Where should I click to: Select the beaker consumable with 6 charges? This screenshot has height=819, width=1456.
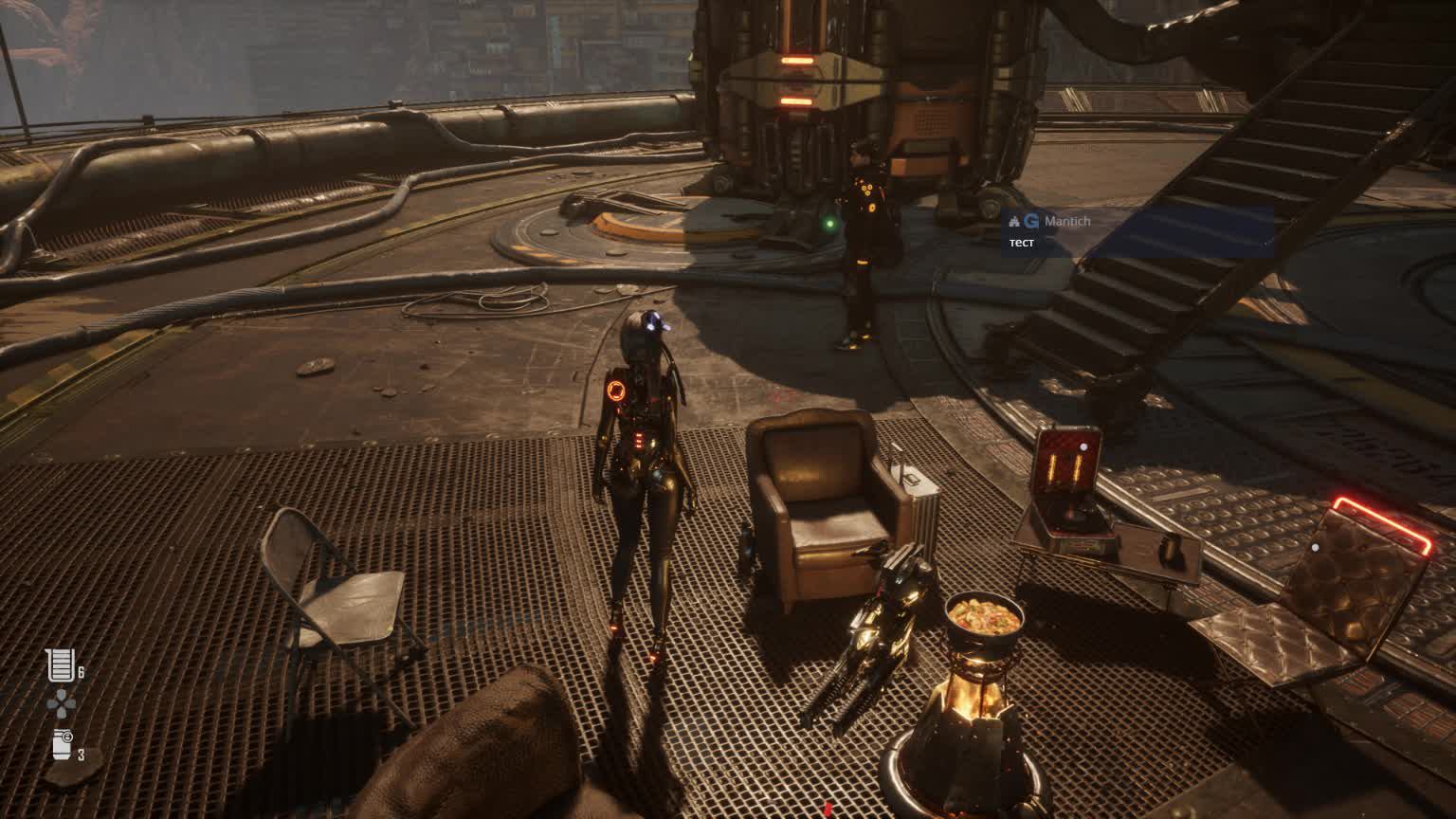point(61,665)
